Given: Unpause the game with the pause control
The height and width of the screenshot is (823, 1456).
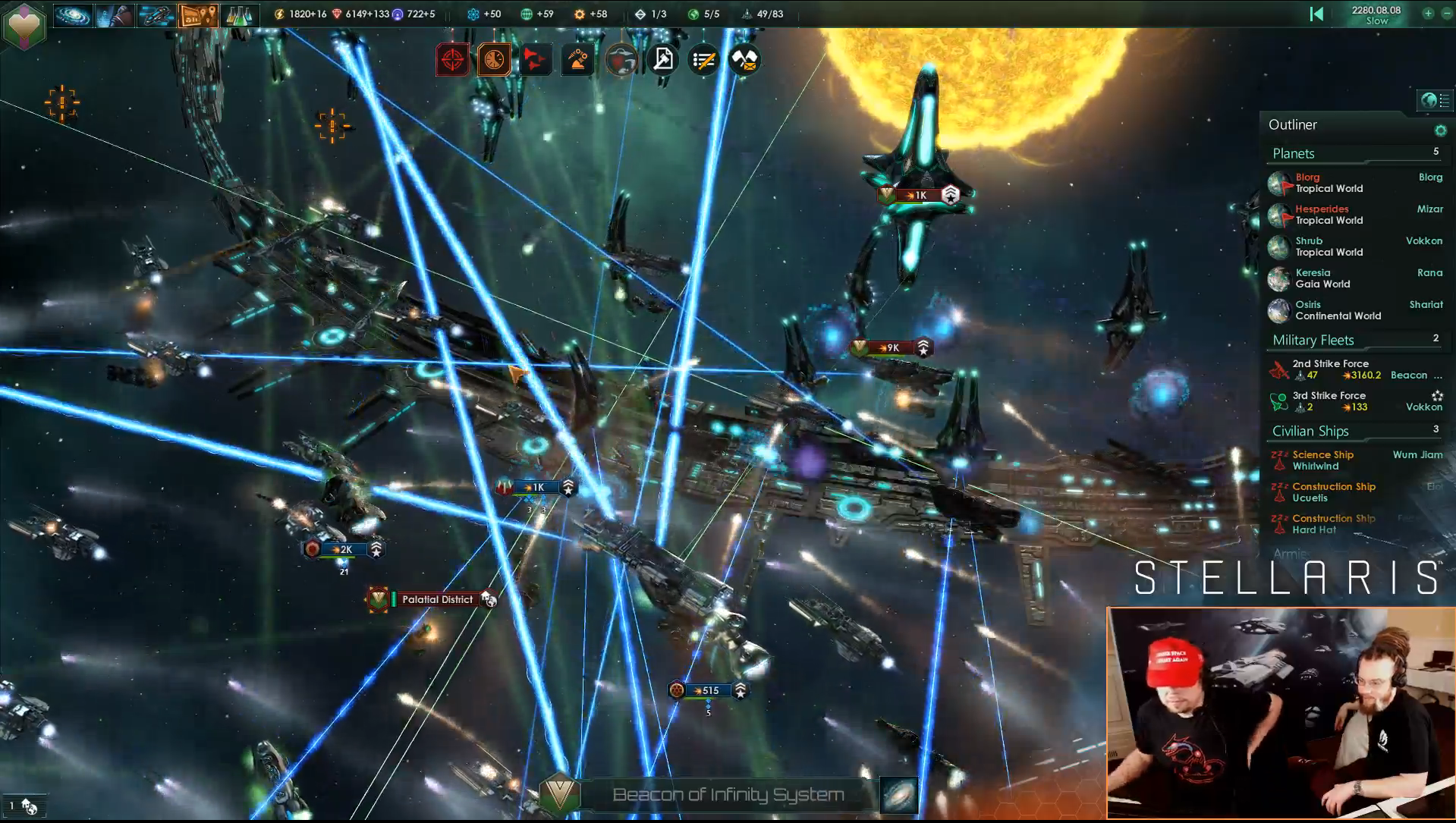Looking at the screenshot, I should 1316,14.
